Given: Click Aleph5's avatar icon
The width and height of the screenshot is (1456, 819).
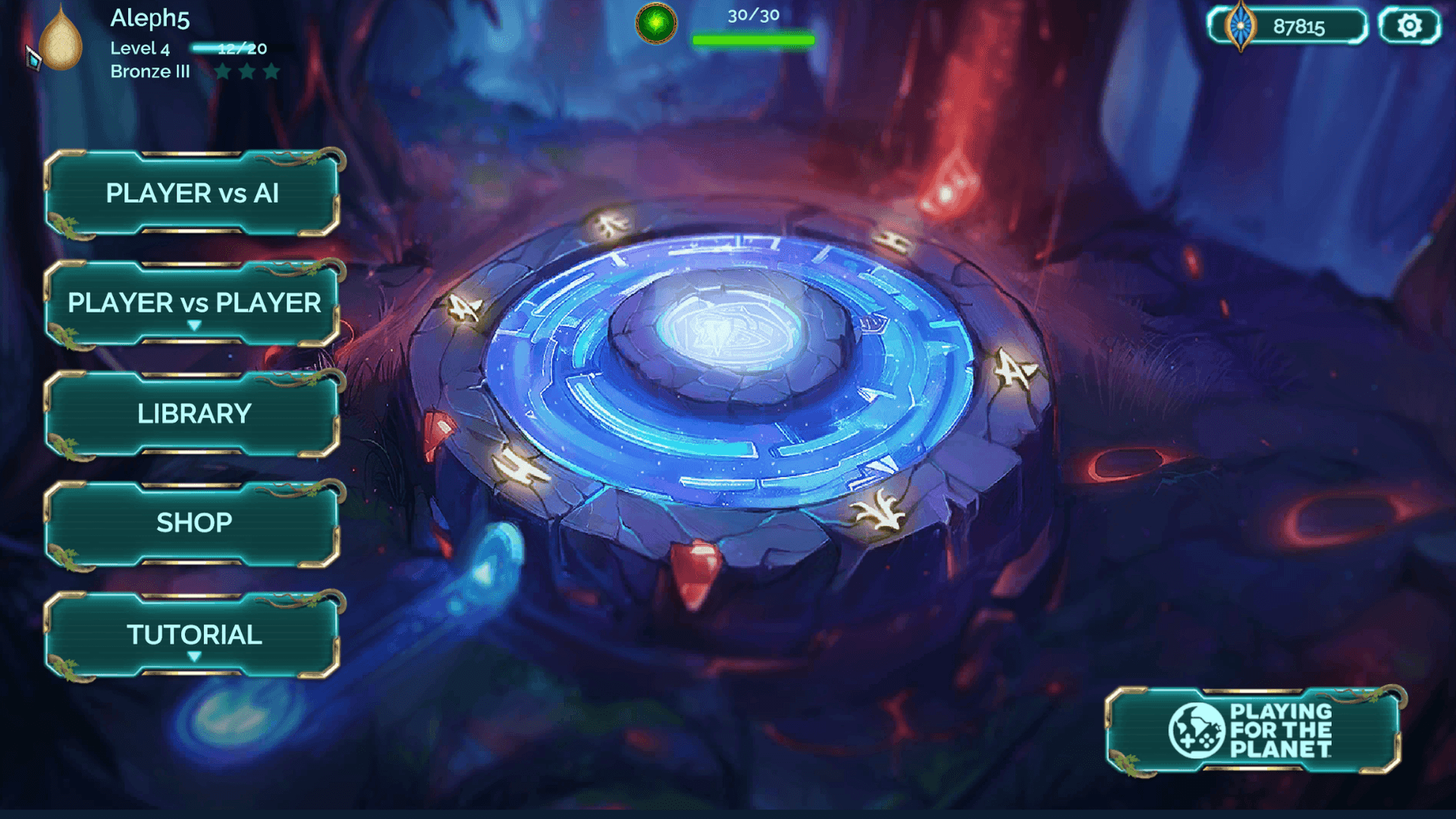Looking at the screenshot, I should [59, 42].
